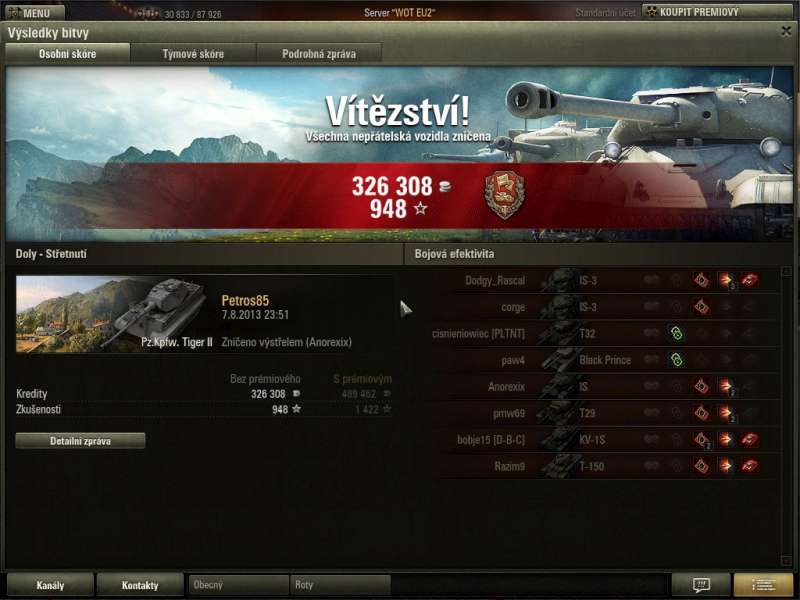800x600 pixels.
Task: Open the Kanály channels button
Action: (x=50, y=585)
